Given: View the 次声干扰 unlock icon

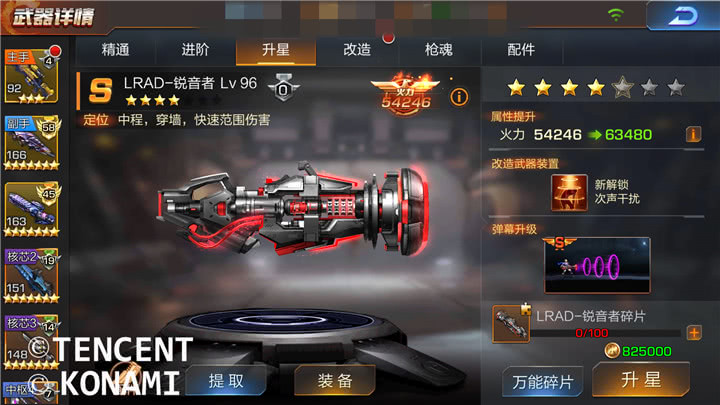Looking at the screenshot, I should click(x=569, y=192).
